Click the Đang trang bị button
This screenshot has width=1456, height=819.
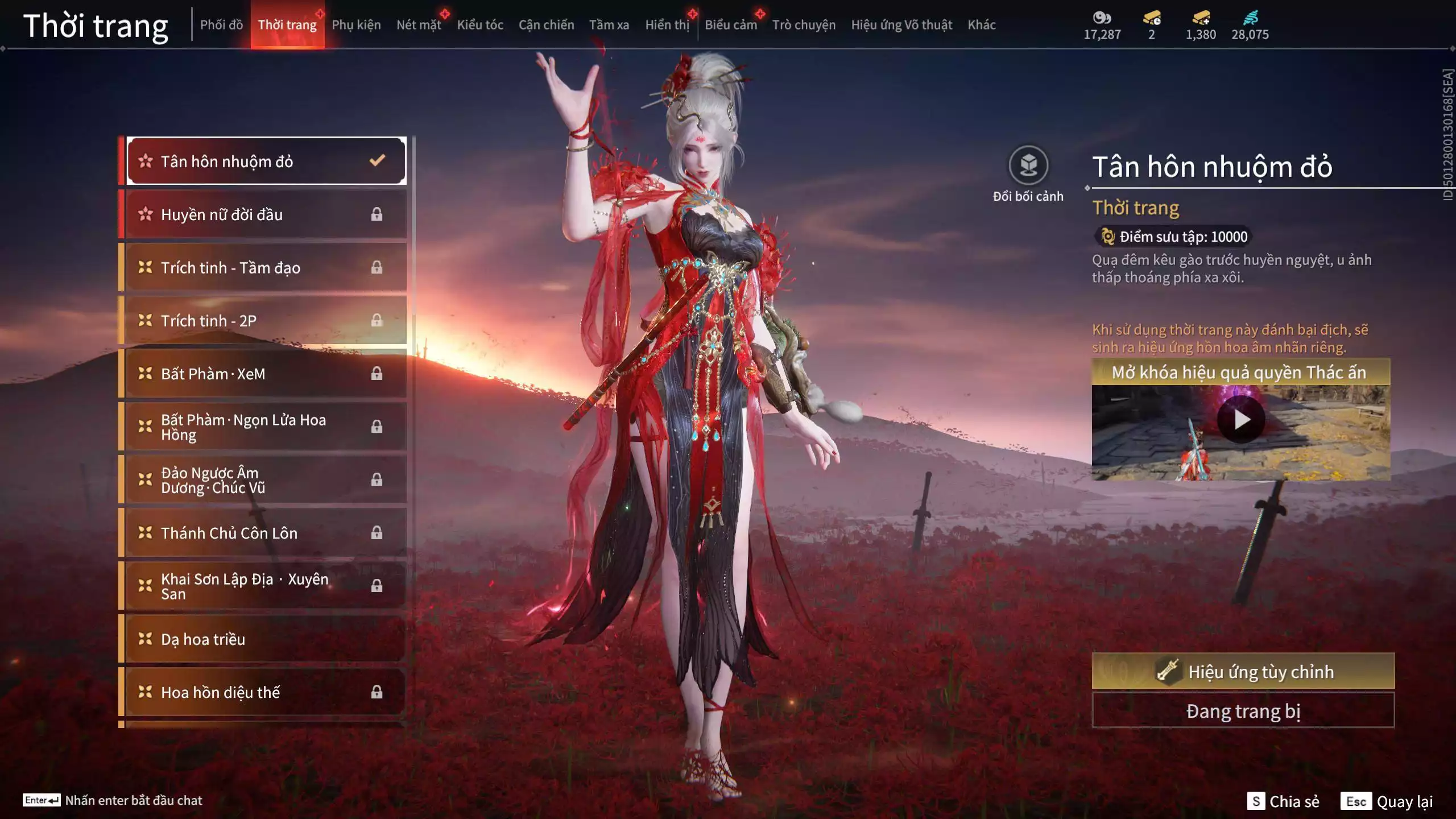pyautogui.click(x=1243, y=711)
